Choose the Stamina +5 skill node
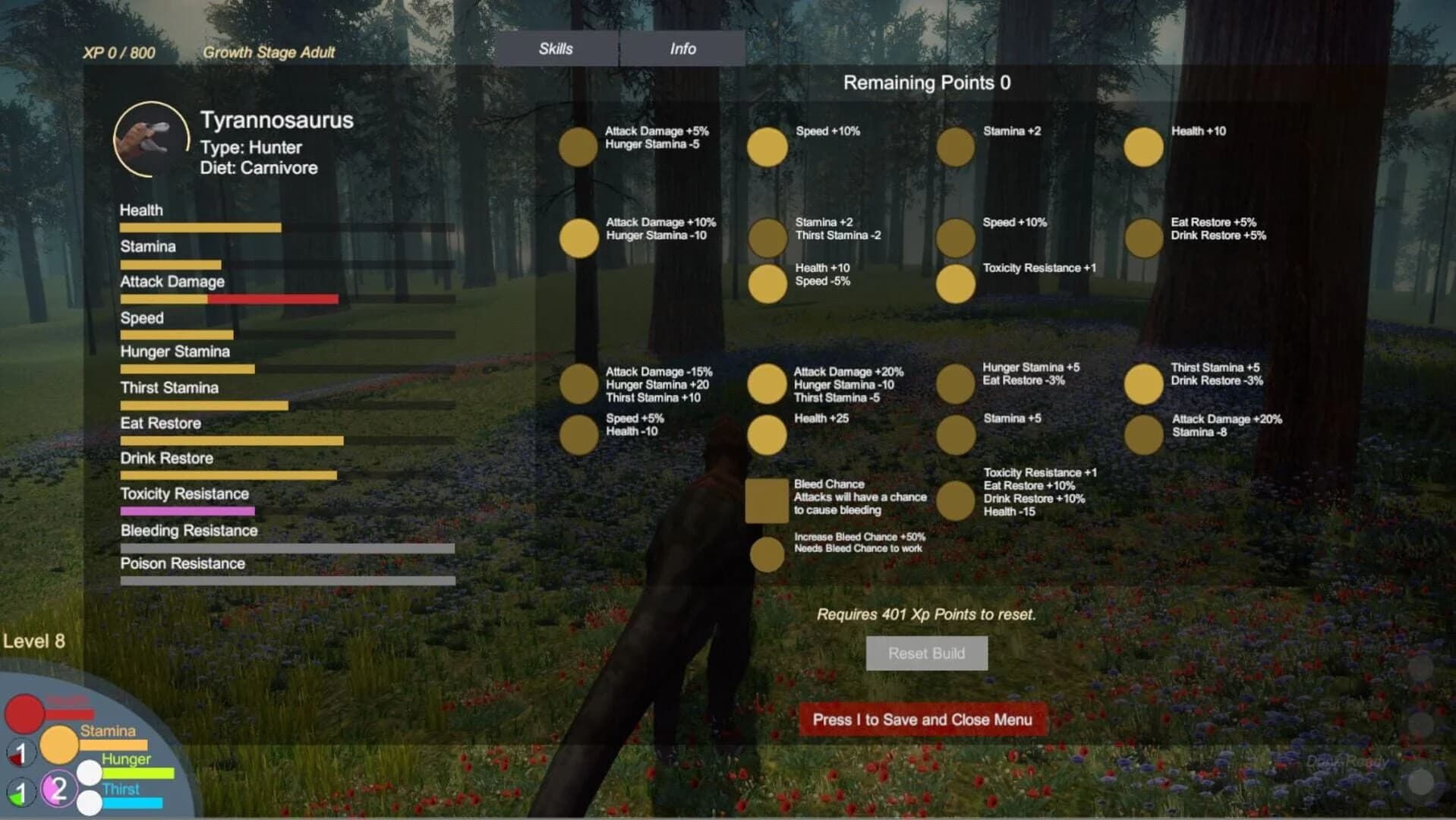 (x=956, y=434)
